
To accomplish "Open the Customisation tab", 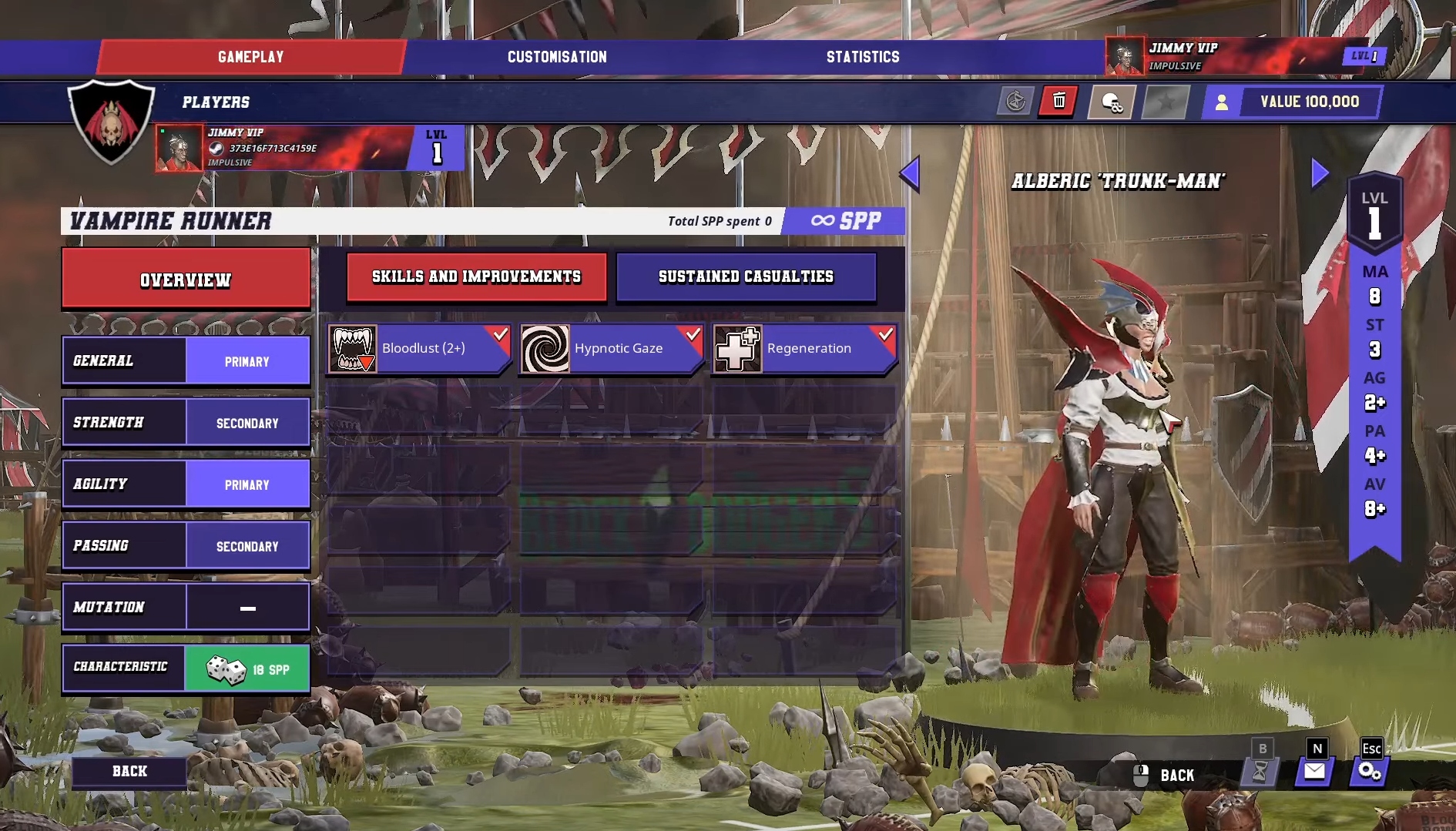I will pyautogui.click(x=557, y=57).
